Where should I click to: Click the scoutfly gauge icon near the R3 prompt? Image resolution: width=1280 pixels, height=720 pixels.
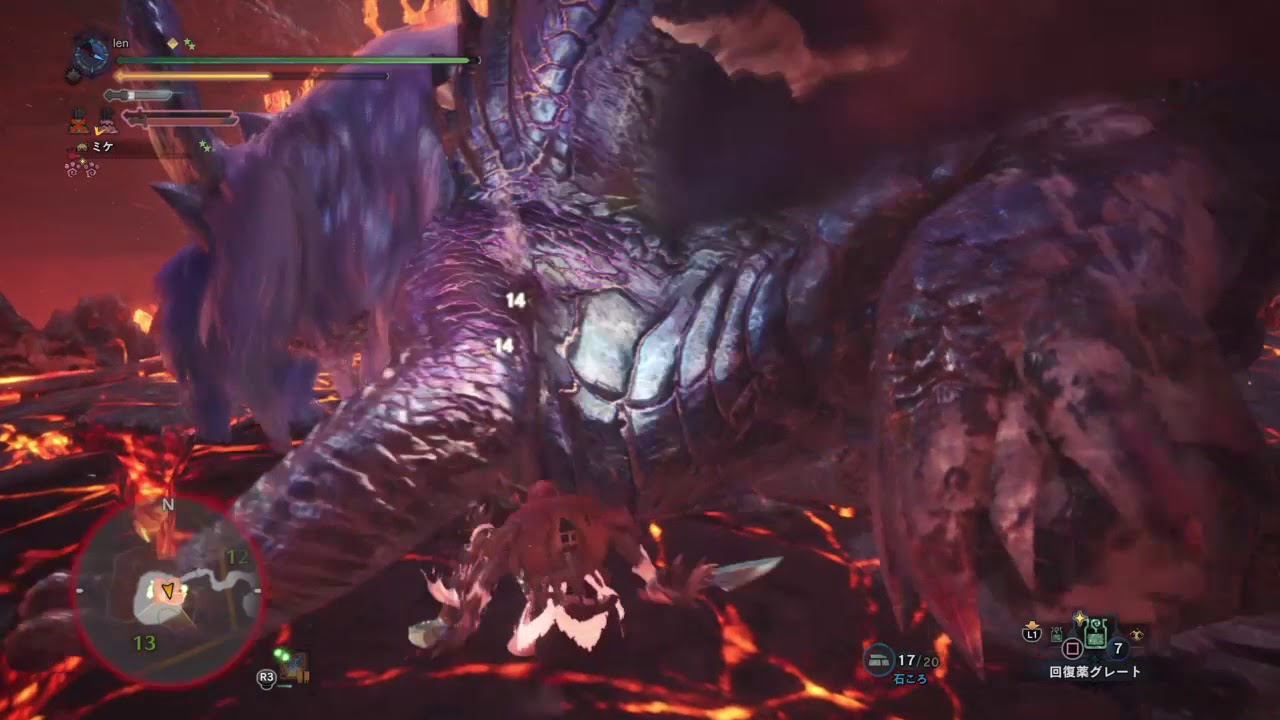(x=295, y=665)
